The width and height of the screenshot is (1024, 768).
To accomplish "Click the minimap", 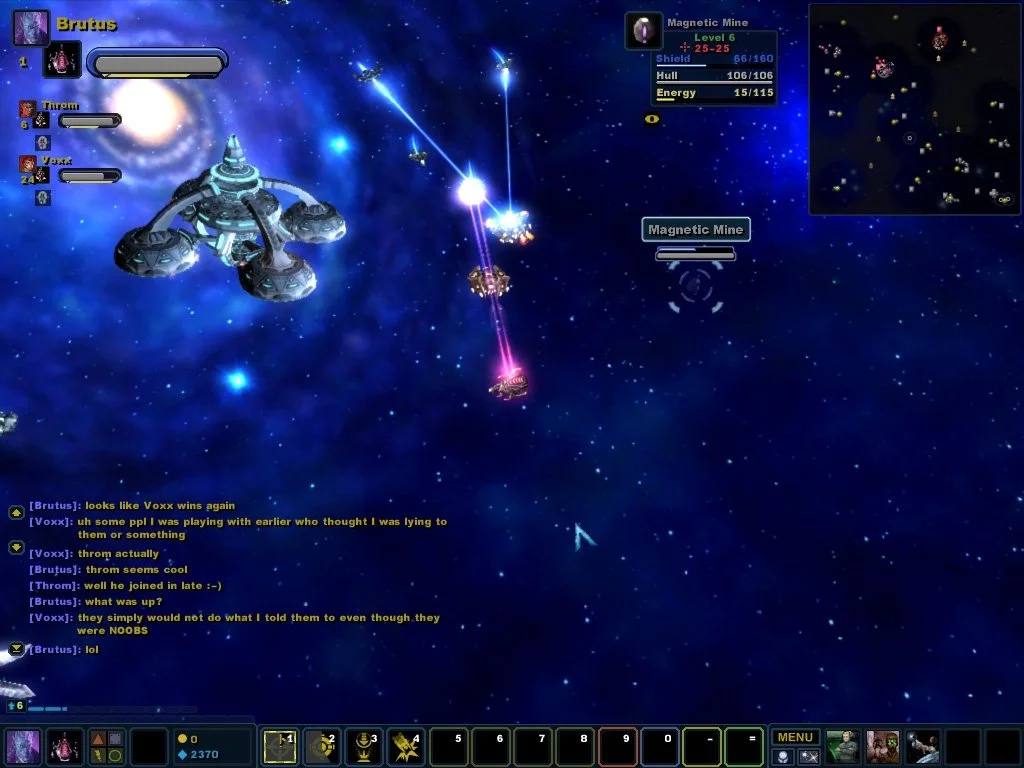I will coord(914,109).
